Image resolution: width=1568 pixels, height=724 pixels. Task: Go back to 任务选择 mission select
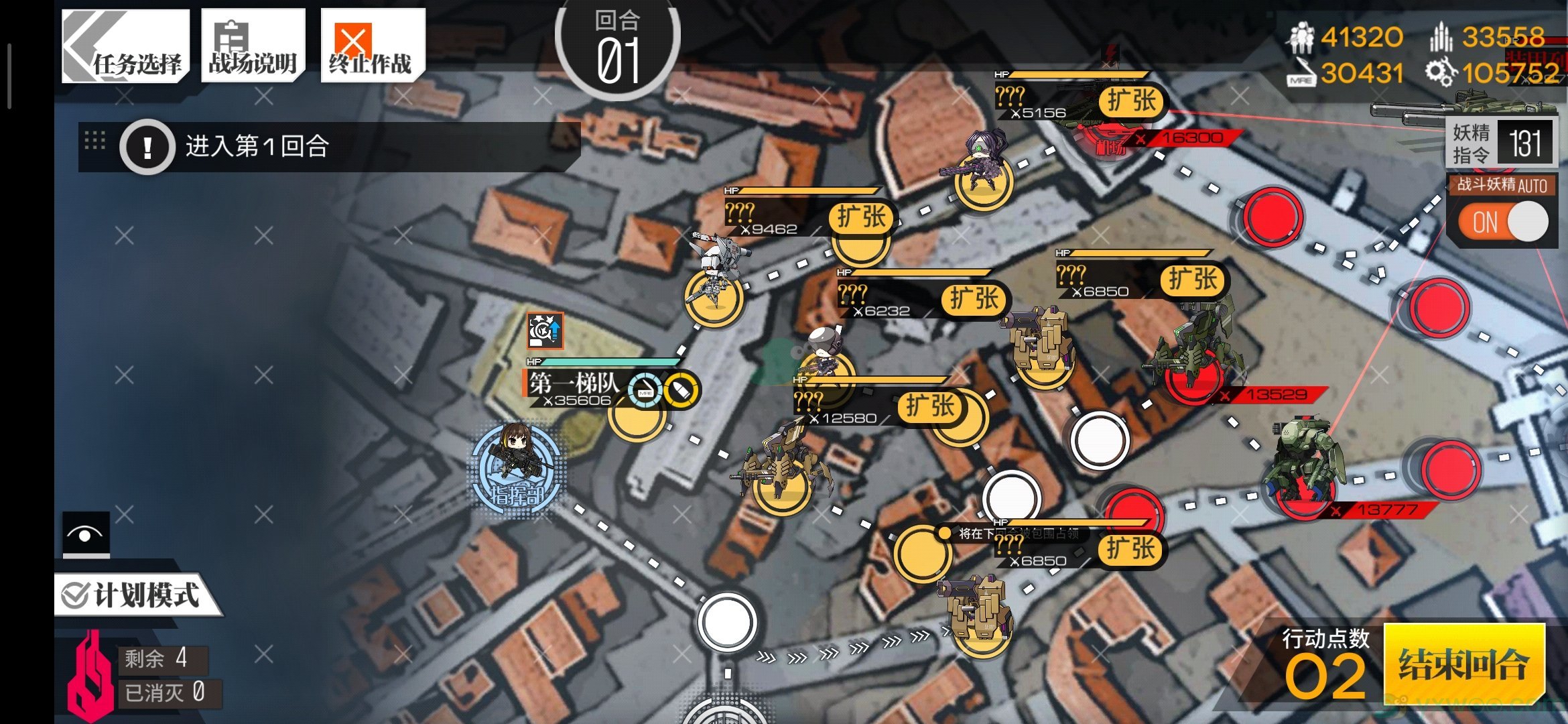click(x=125, y=47)
